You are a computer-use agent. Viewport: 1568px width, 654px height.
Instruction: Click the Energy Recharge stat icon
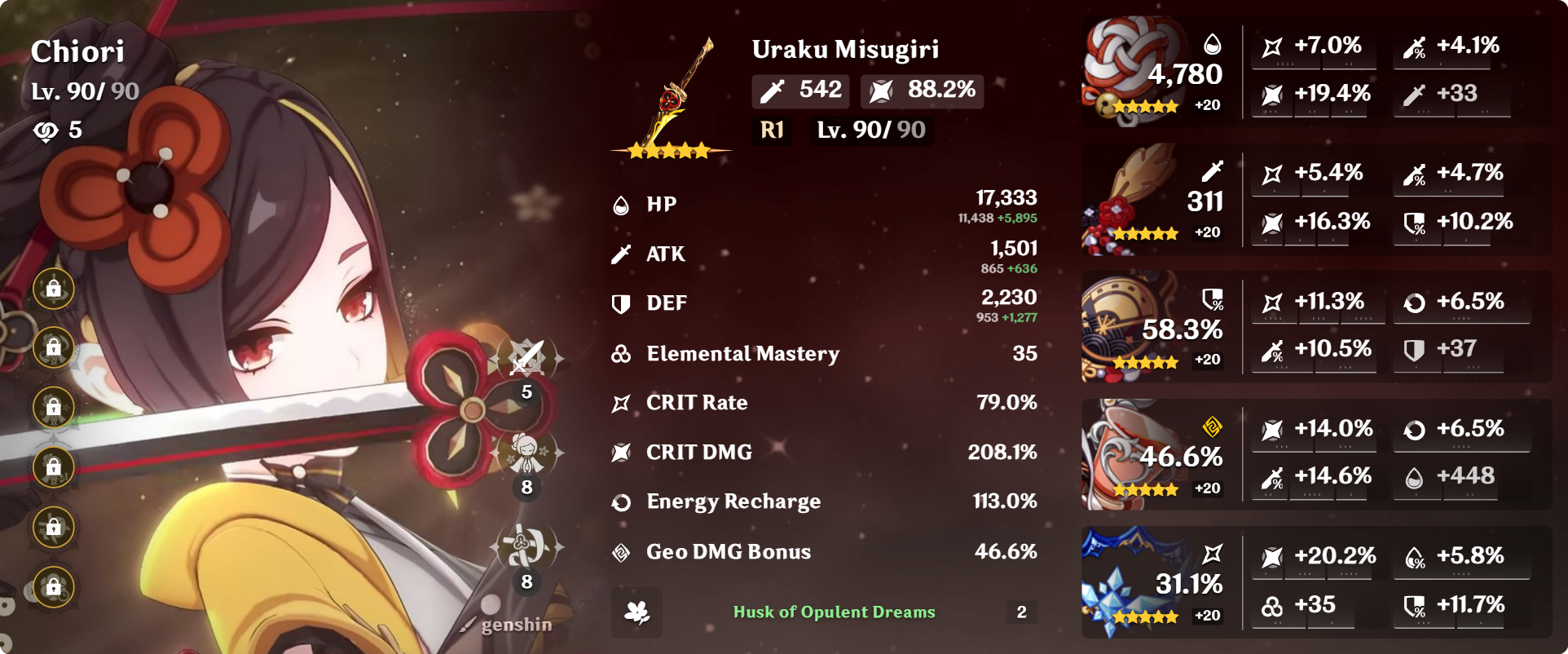[x=622, y=502]
